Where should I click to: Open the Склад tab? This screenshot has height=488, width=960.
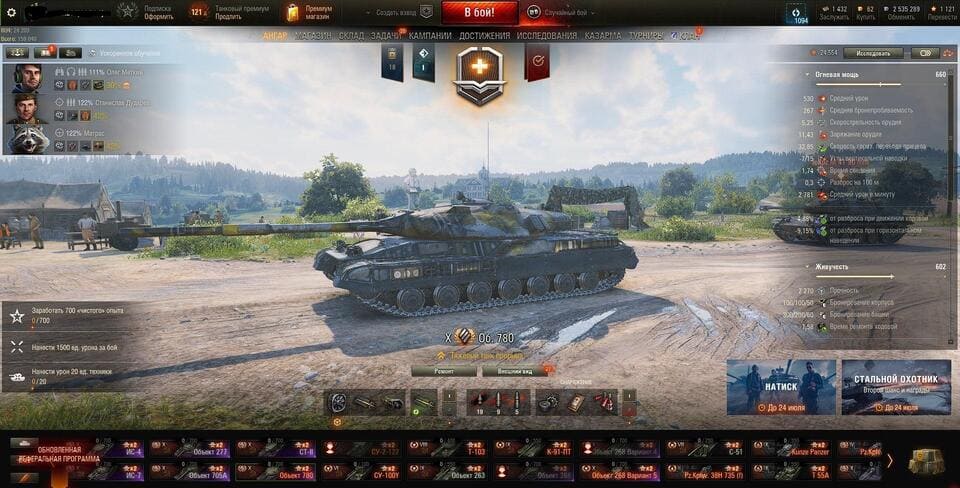pos(351,36)
